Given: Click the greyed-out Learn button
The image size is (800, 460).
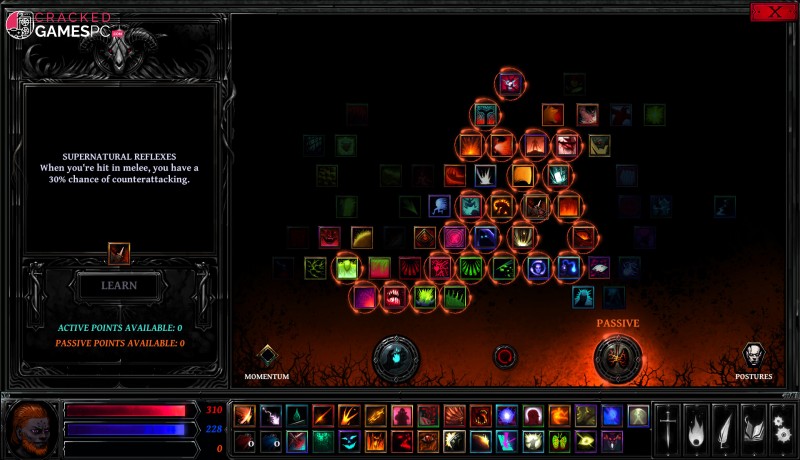Looking at the screenshot, I should point(118,285).
